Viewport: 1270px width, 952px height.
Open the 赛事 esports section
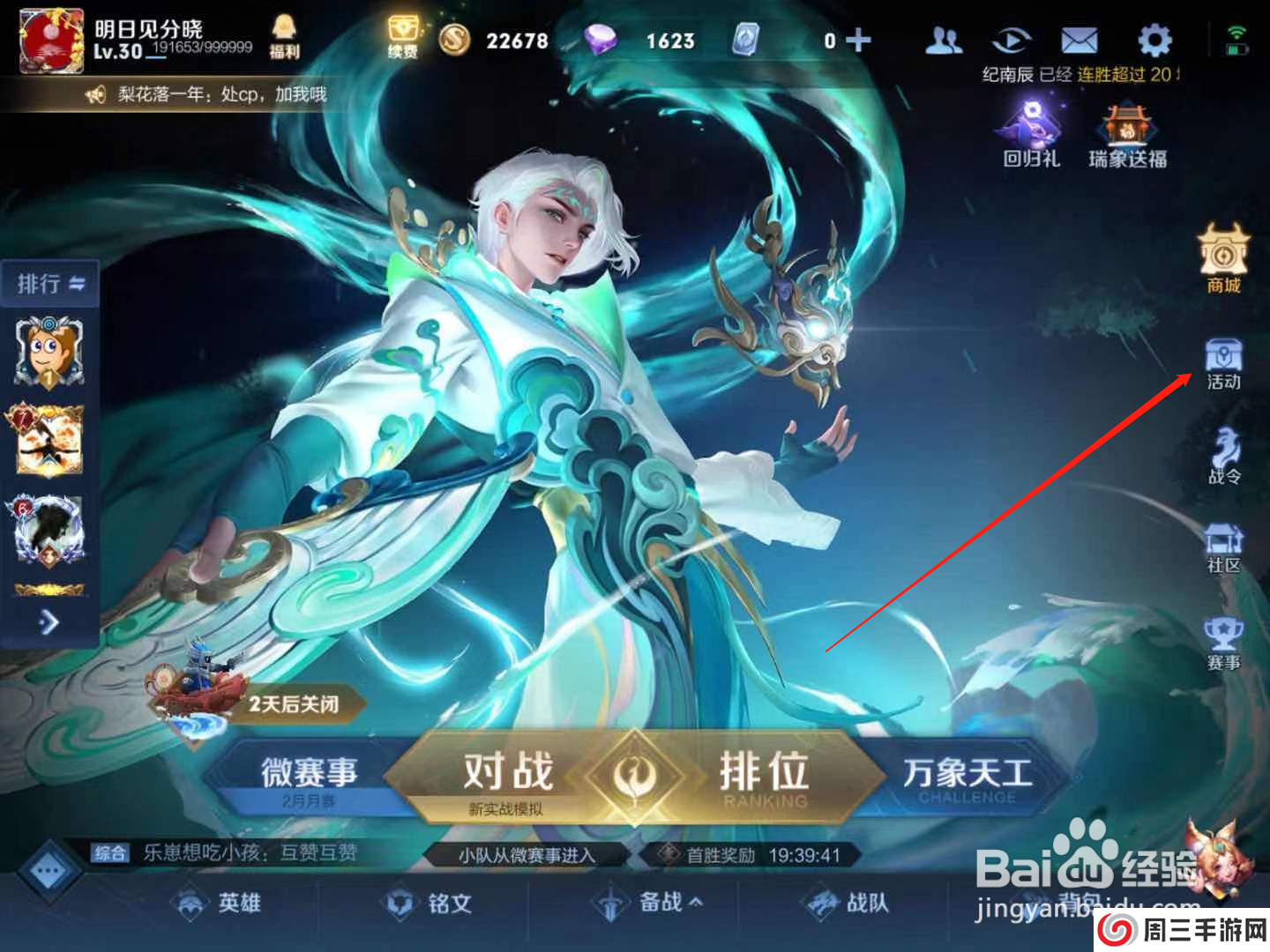[x=1223, y=639]
